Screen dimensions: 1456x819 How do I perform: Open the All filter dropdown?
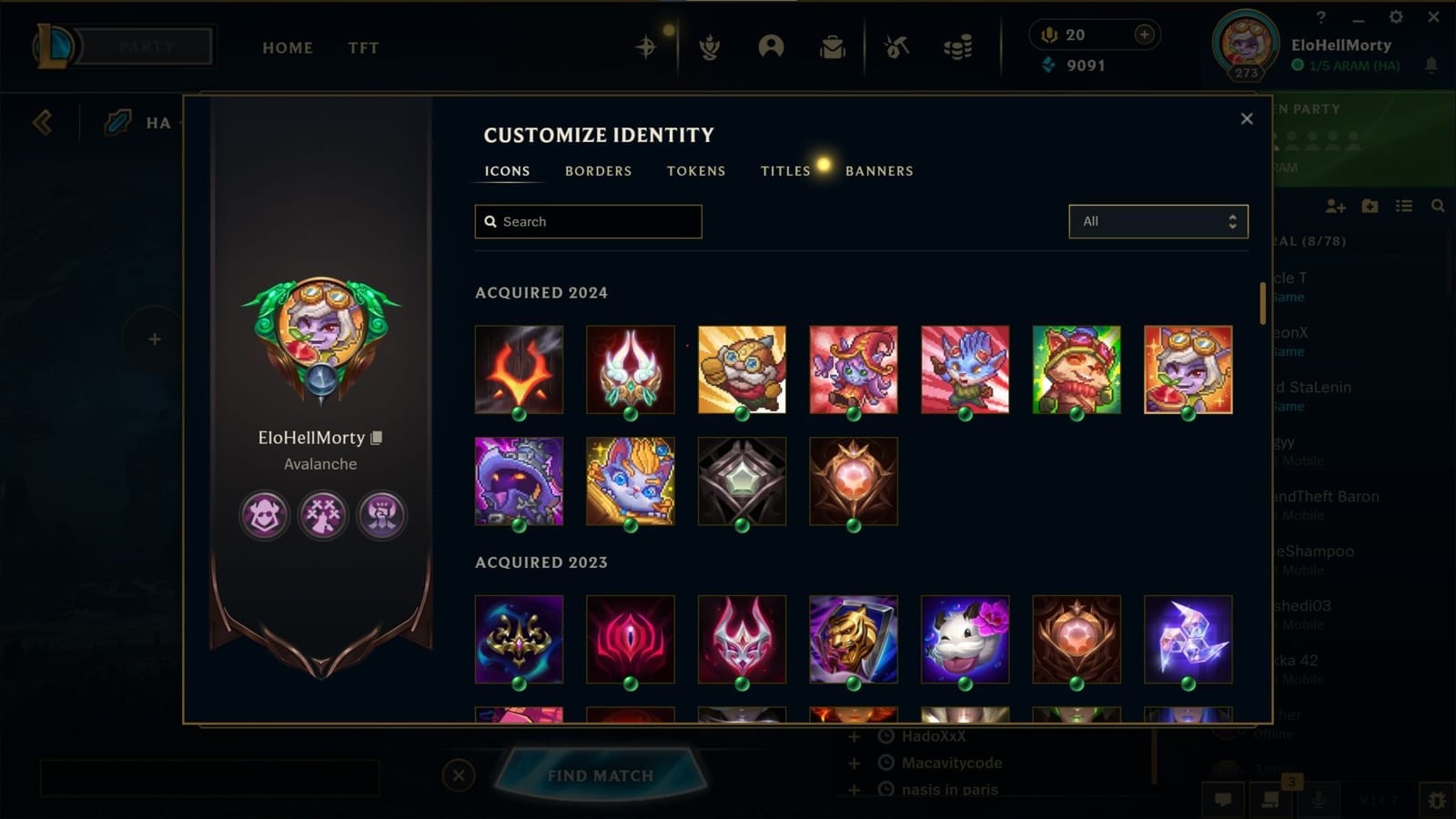[x=1158, y=221]
